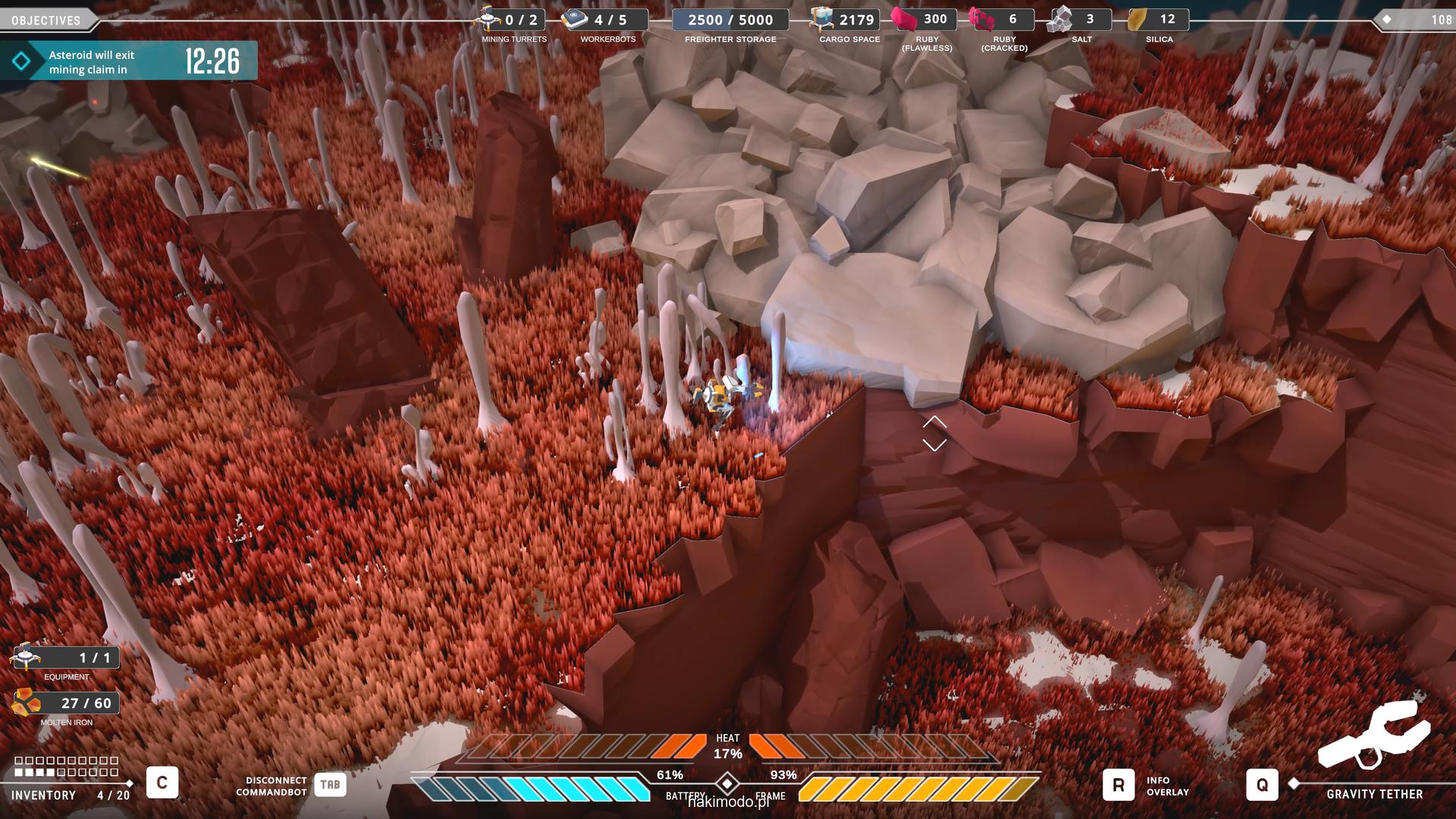This screenshot has width=1456, height=819.
Task: Open the Equipment turret icon
Action: [27, 657]
